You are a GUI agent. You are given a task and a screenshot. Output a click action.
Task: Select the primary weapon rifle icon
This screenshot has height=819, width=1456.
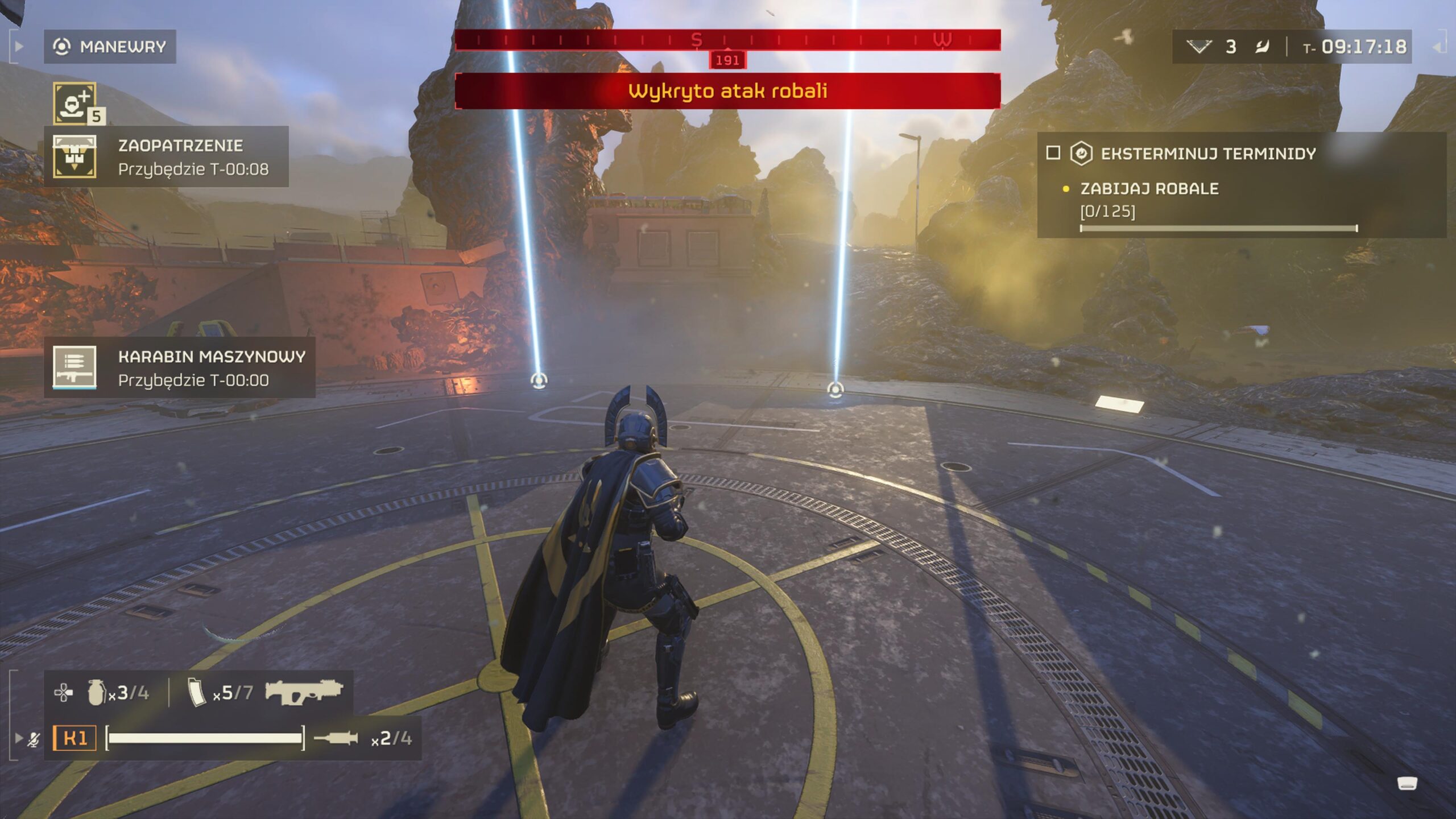click(x=304, y=692)
